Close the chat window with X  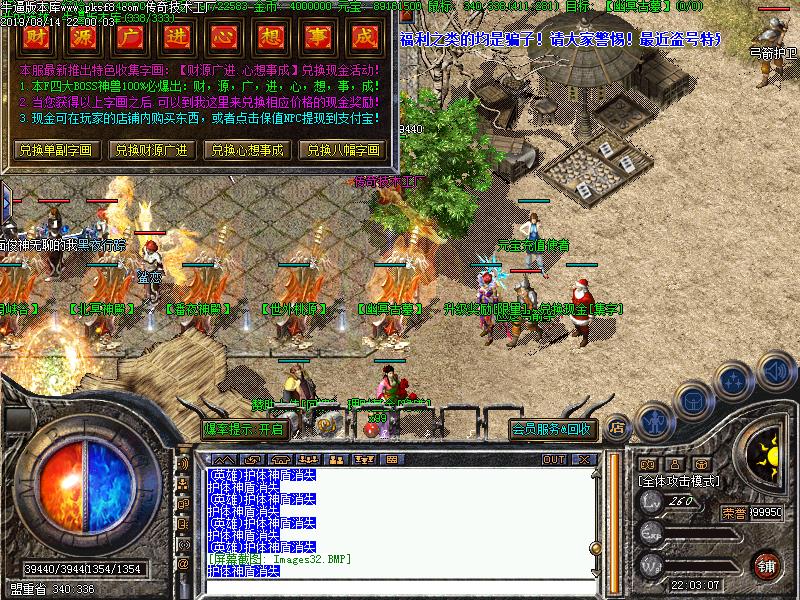tap(583, 459)
